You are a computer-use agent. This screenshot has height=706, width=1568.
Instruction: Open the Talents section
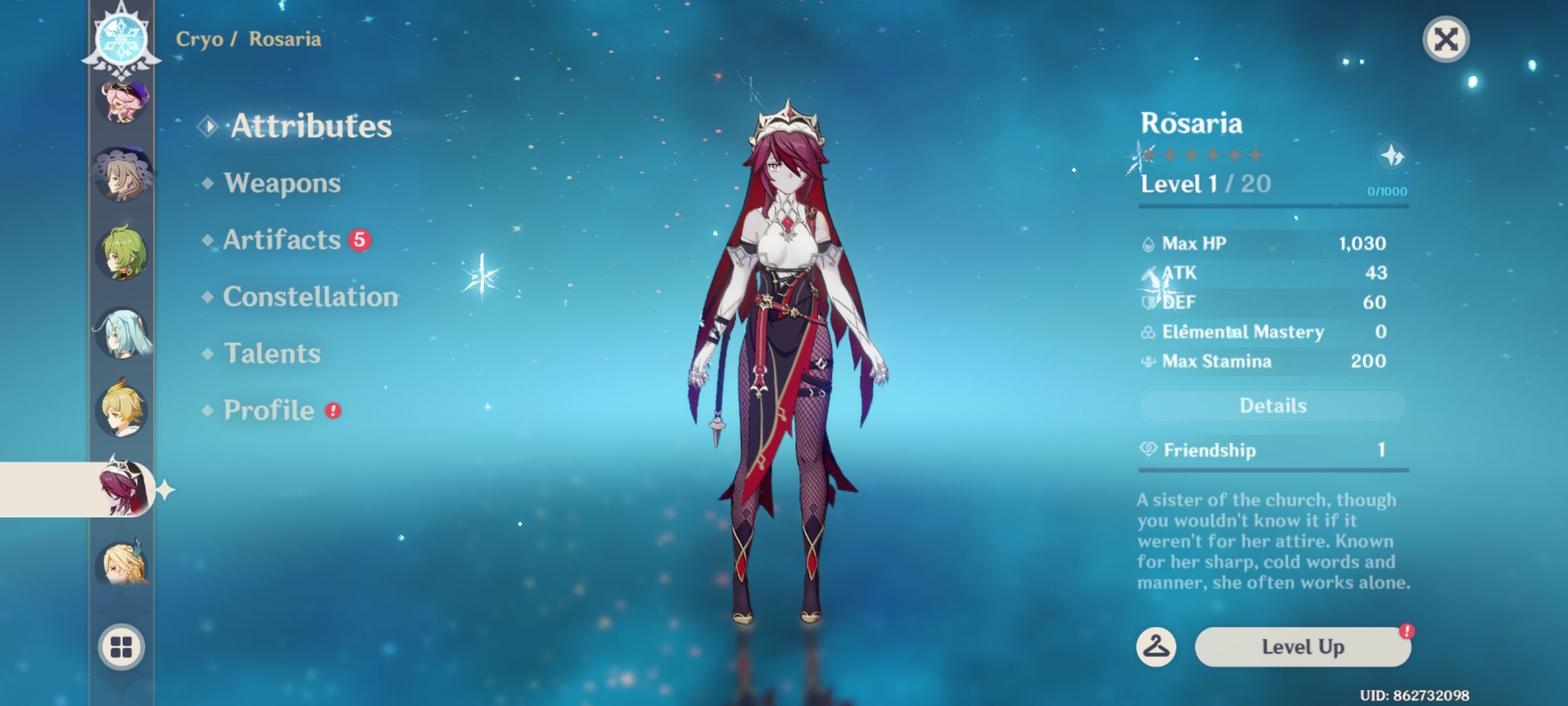click(272, 354)
